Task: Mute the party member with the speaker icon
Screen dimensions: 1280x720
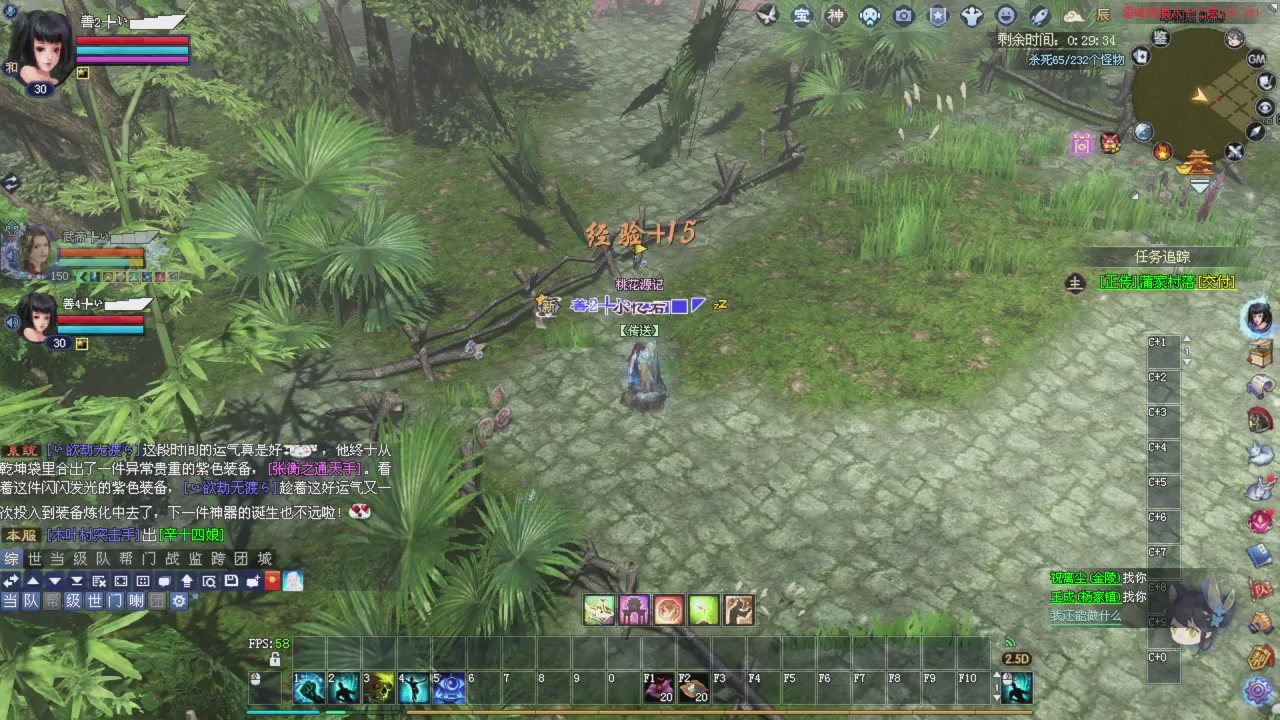Action: 11,321
